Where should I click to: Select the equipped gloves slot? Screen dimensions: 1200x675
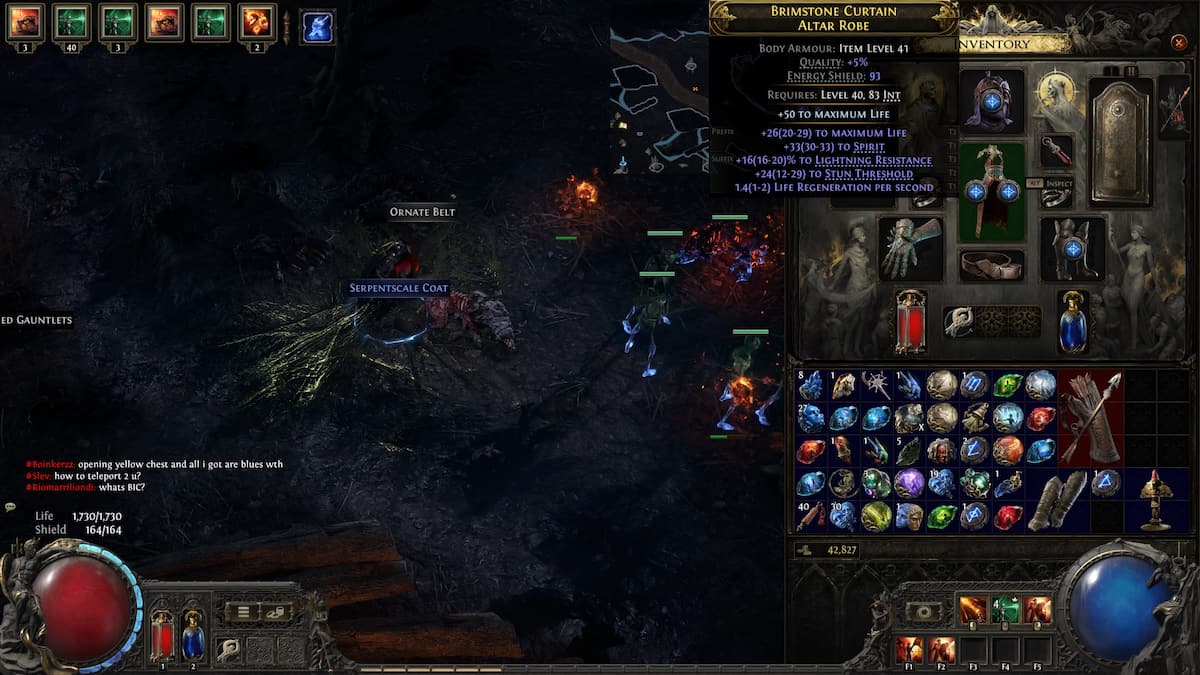pos(911,248)
